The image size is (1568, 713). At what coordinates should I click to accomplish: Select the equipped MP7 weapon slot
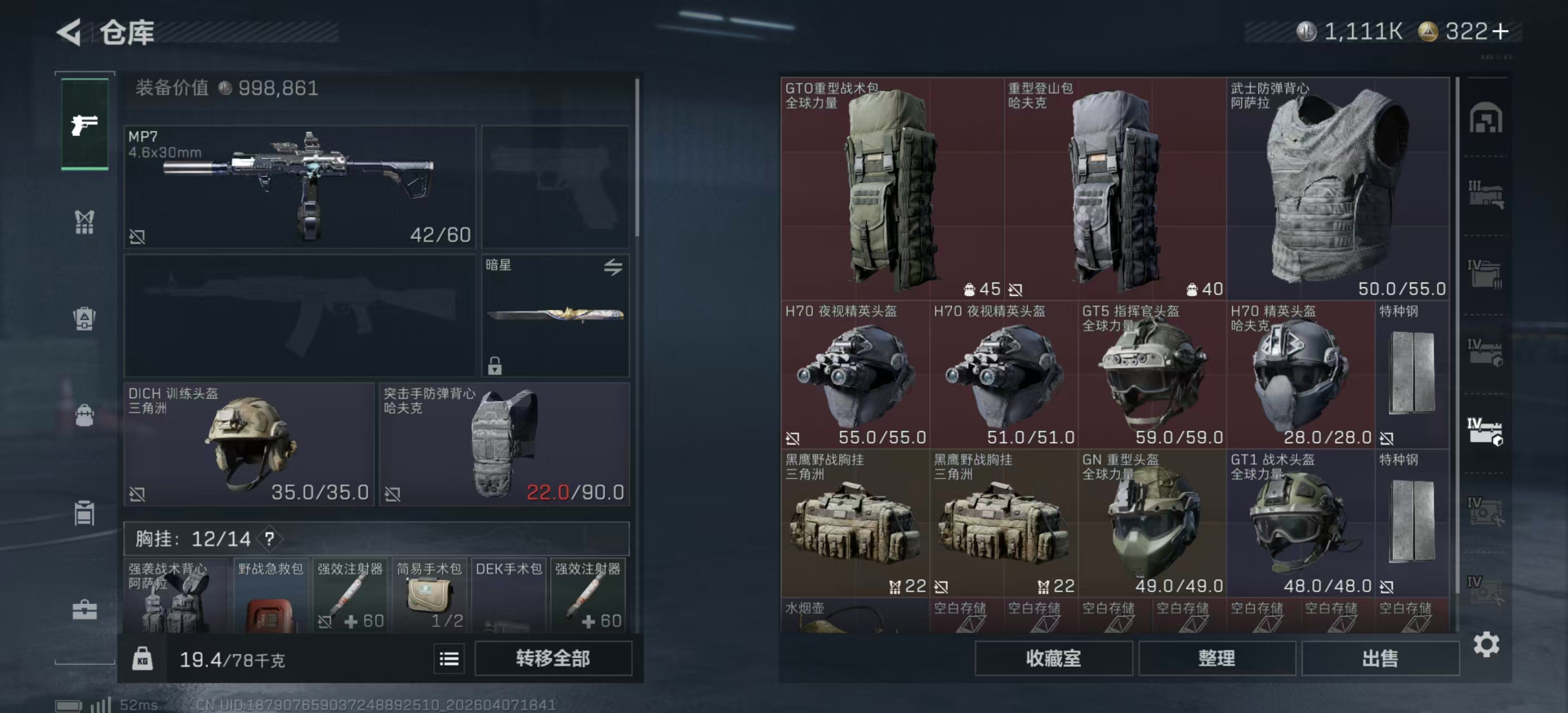[x=300, y=186]
